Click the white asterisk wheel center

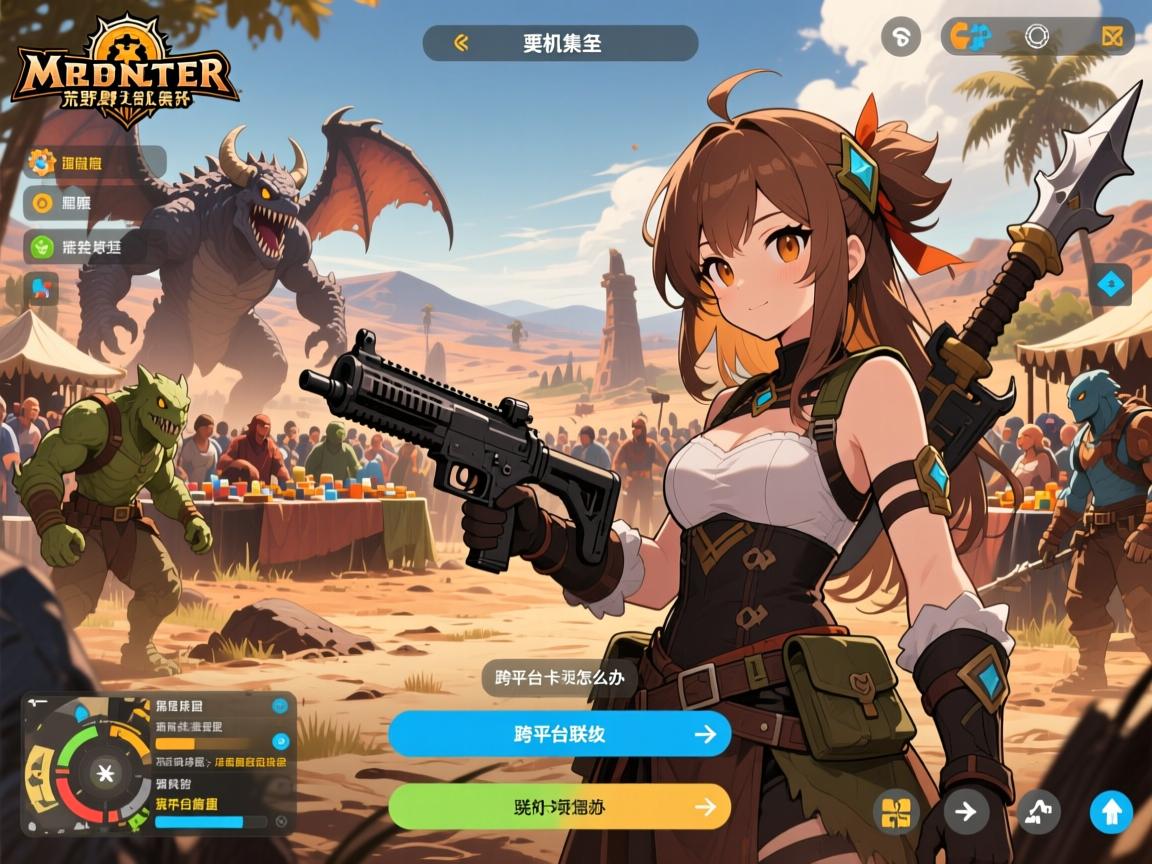click(103, 773)
